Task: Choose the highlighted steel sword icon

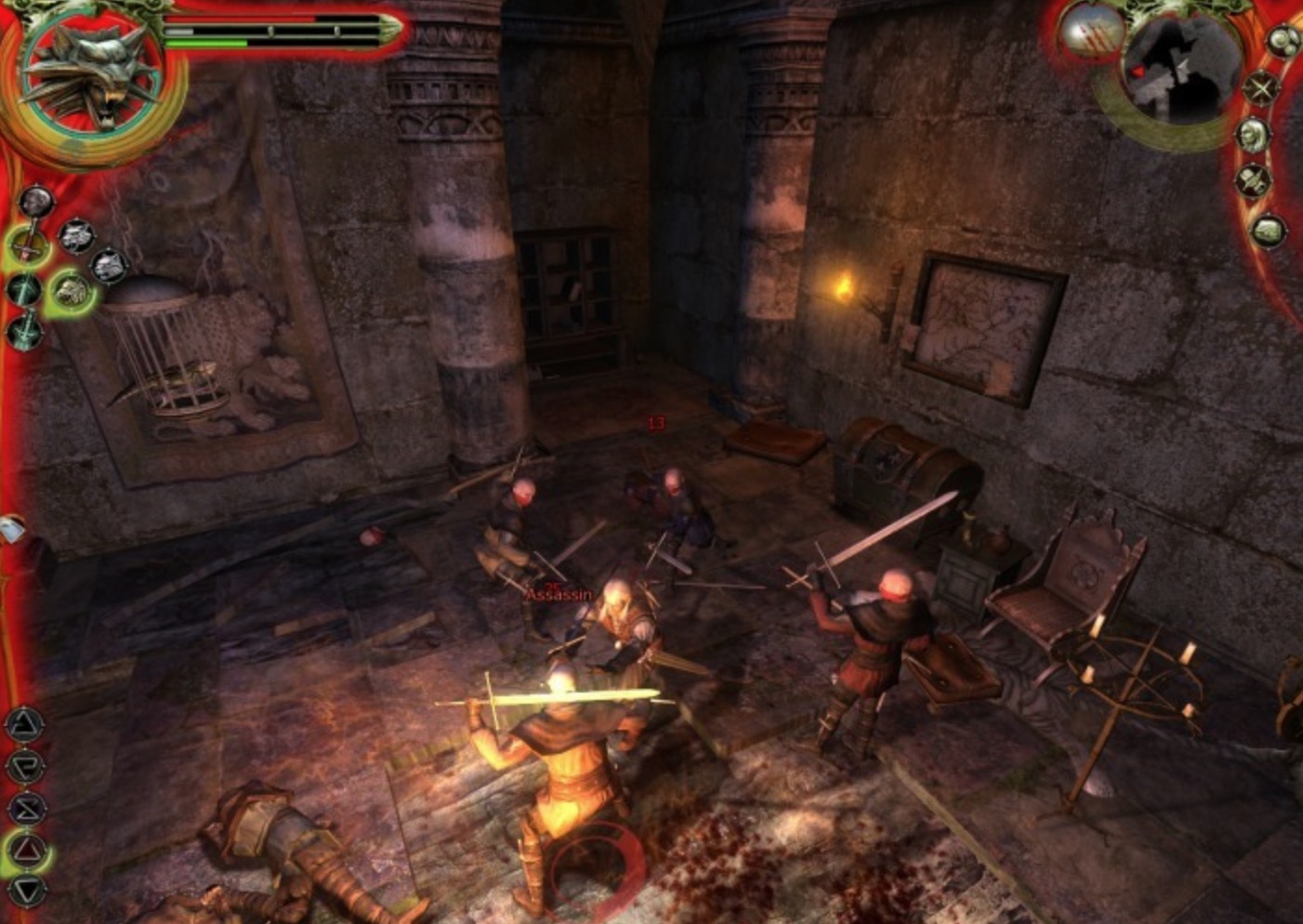Action: 28,244
